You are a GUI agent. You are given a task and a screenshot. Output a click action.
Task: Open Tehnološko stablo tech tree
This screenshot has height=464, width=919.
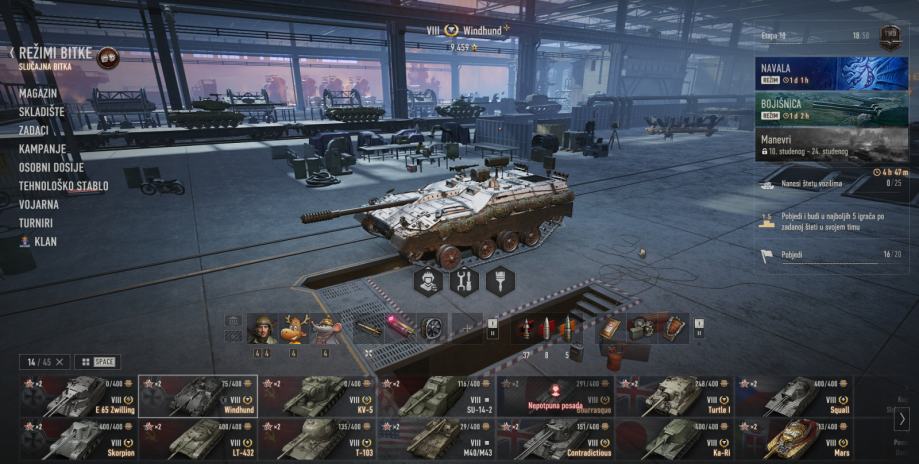(x=64, y=186)
